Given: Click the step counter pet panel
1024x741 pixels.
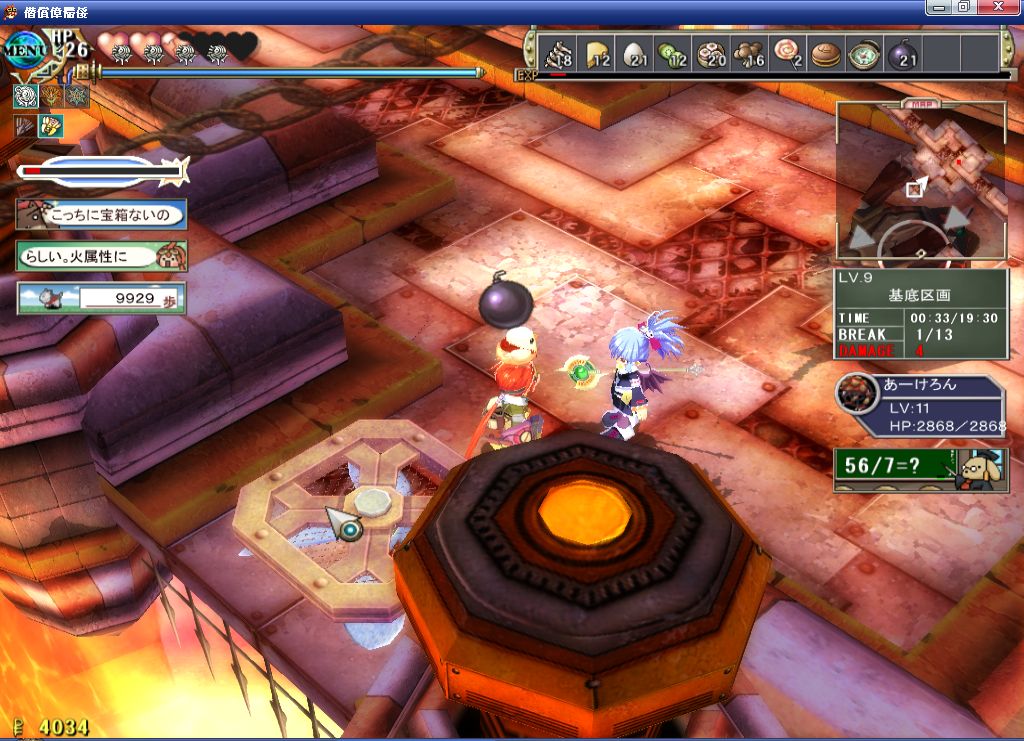Looking at the screenshot, I should [101, 297].
